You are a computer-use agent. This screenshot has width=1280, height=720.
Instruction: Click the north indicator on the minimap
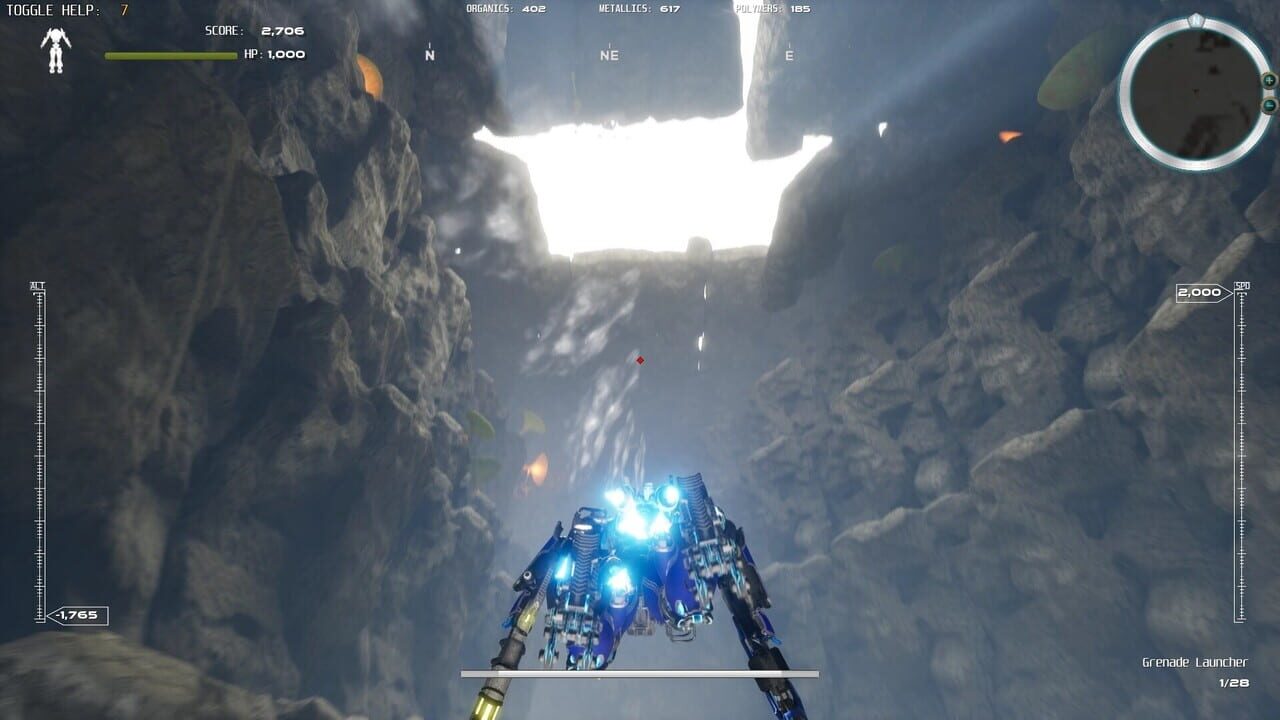(x=1194, y=18)
